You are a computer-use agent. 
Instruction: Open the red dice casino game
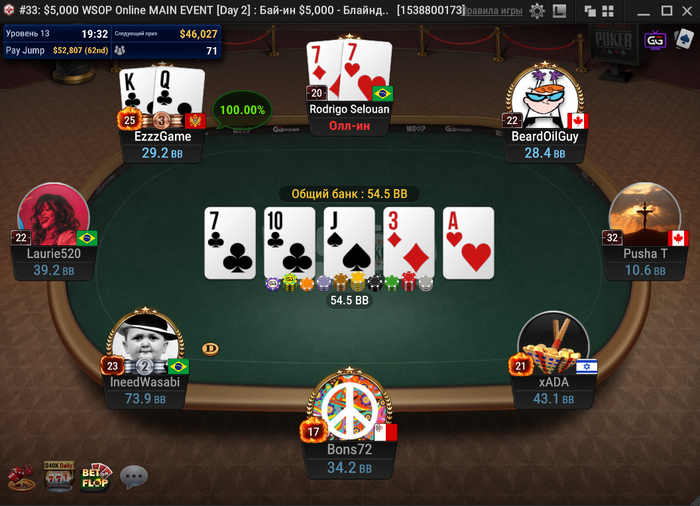[23, 478]
